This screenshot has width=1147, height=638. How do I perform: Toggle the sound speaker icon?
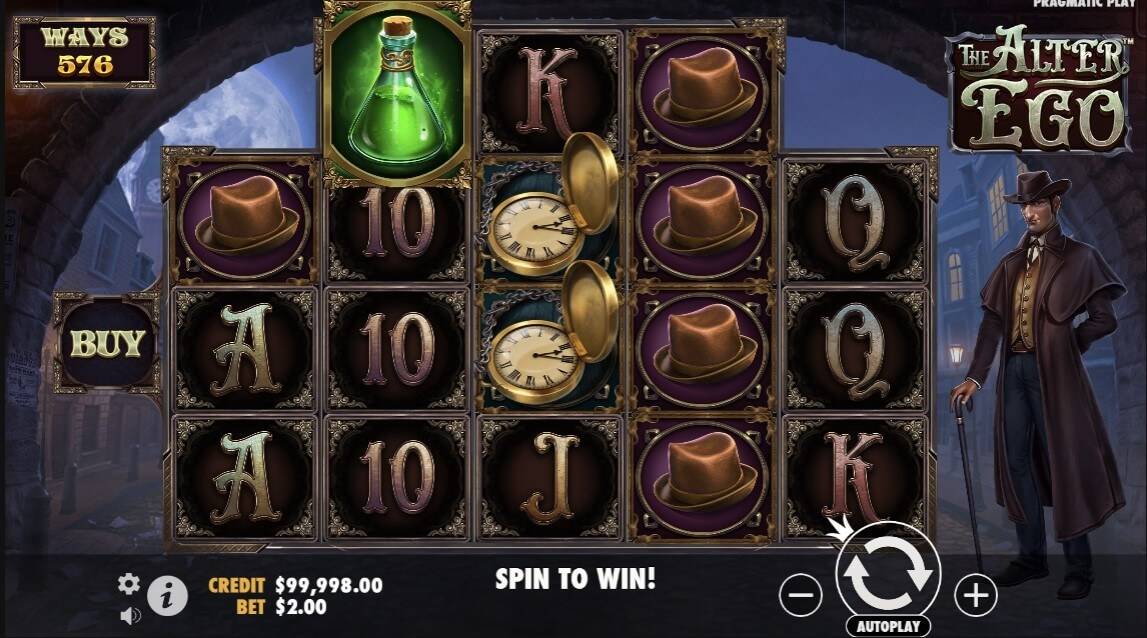pyautogui.click(x=130, y=615)
